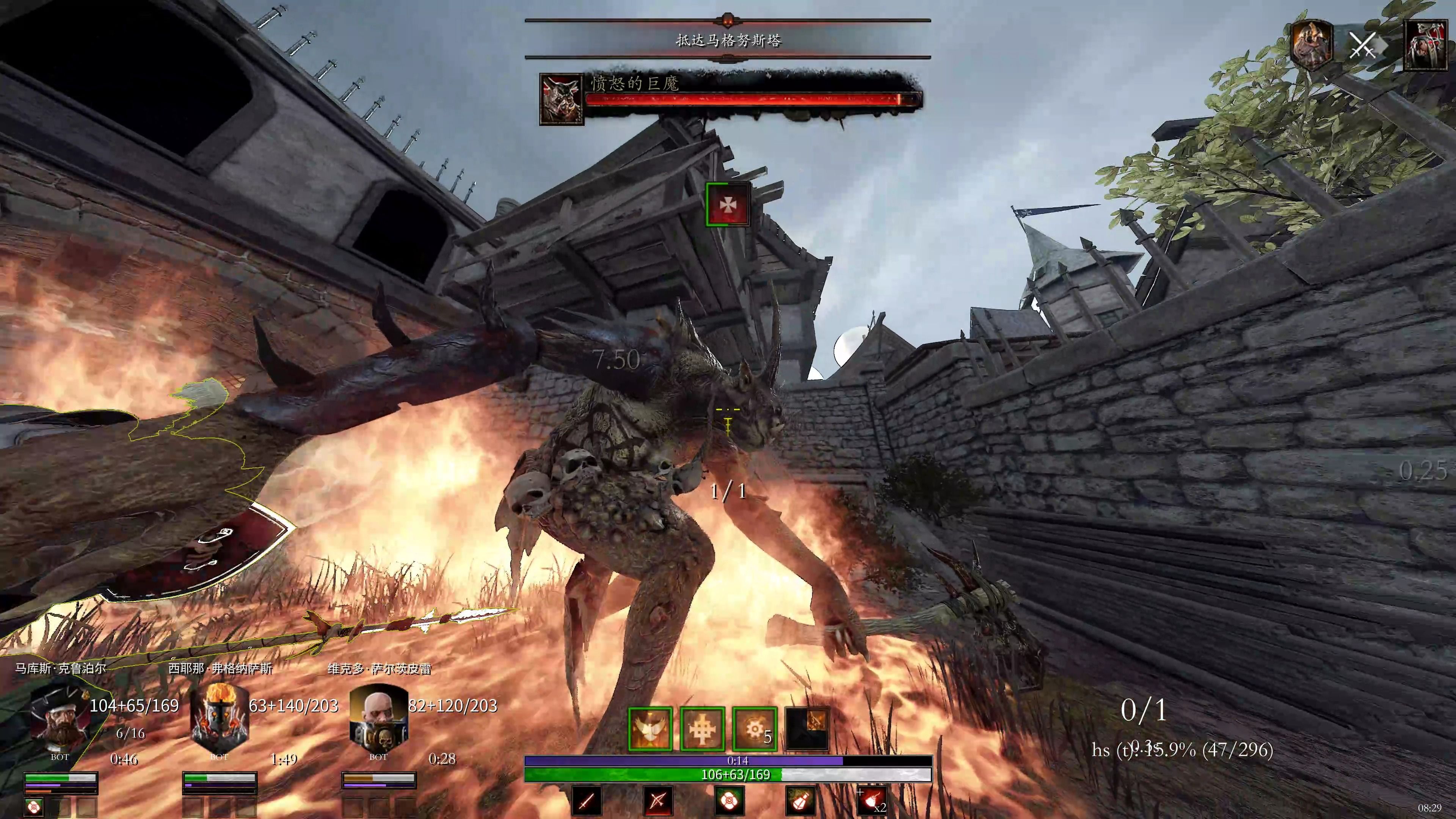Switch to the ranged bow weapon slot
The height and width of the screenshot is (819, 1456).
click(658, 800)
